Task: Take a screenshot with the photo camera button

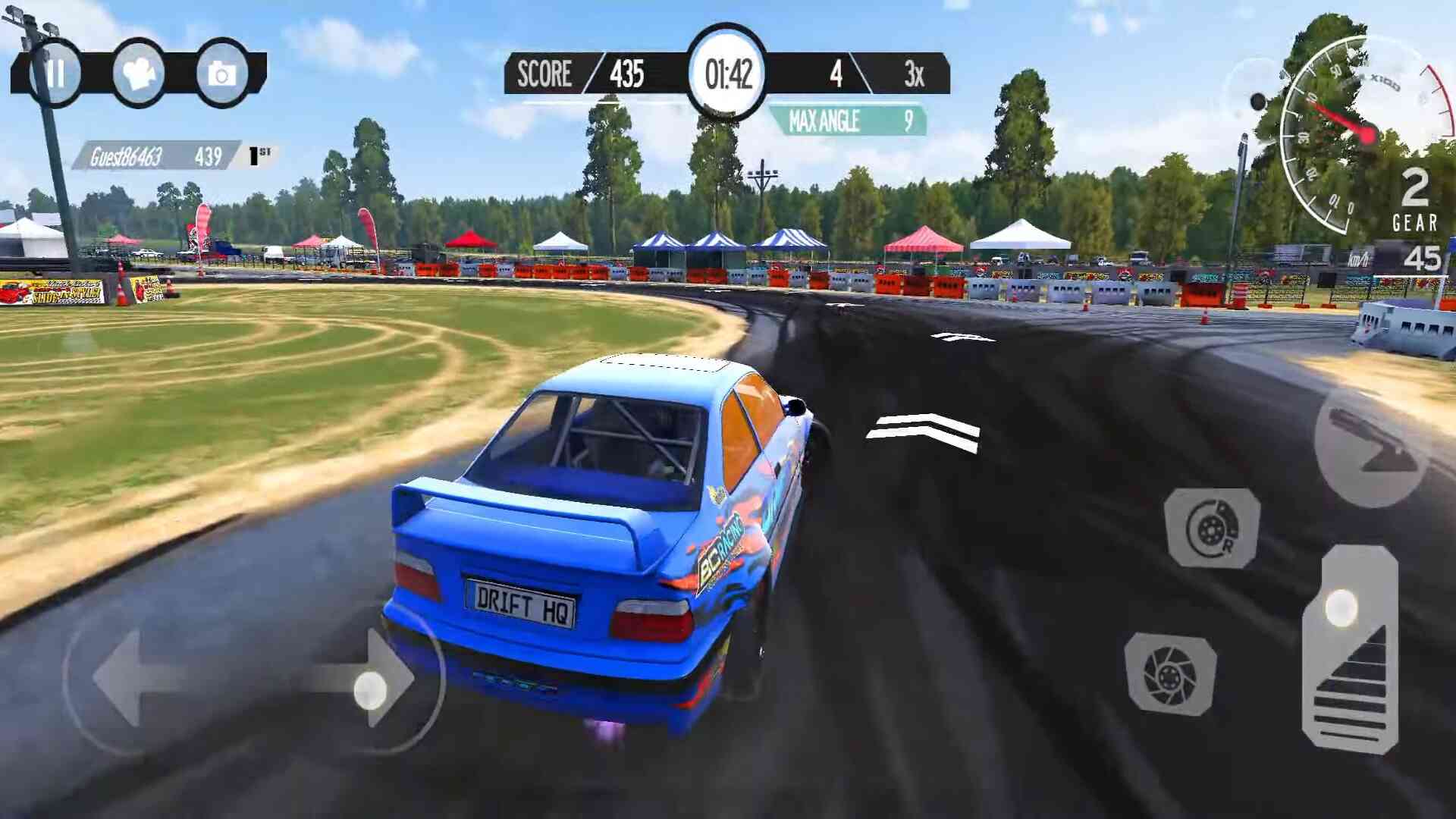Action: (x=222, y=74)
